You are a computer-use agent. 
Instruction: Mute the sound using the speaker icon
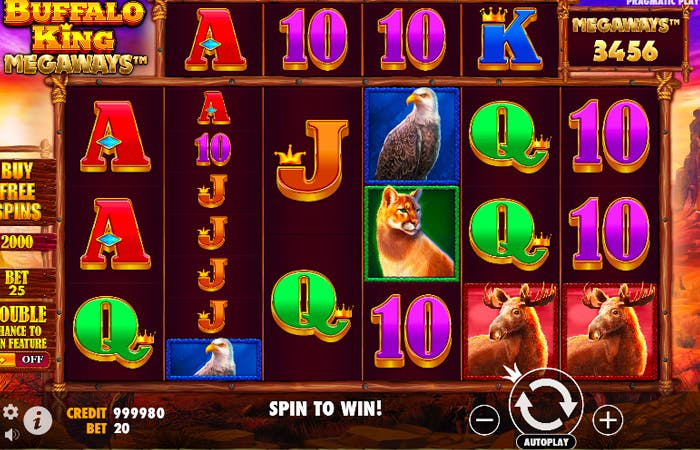click(11, 435)
